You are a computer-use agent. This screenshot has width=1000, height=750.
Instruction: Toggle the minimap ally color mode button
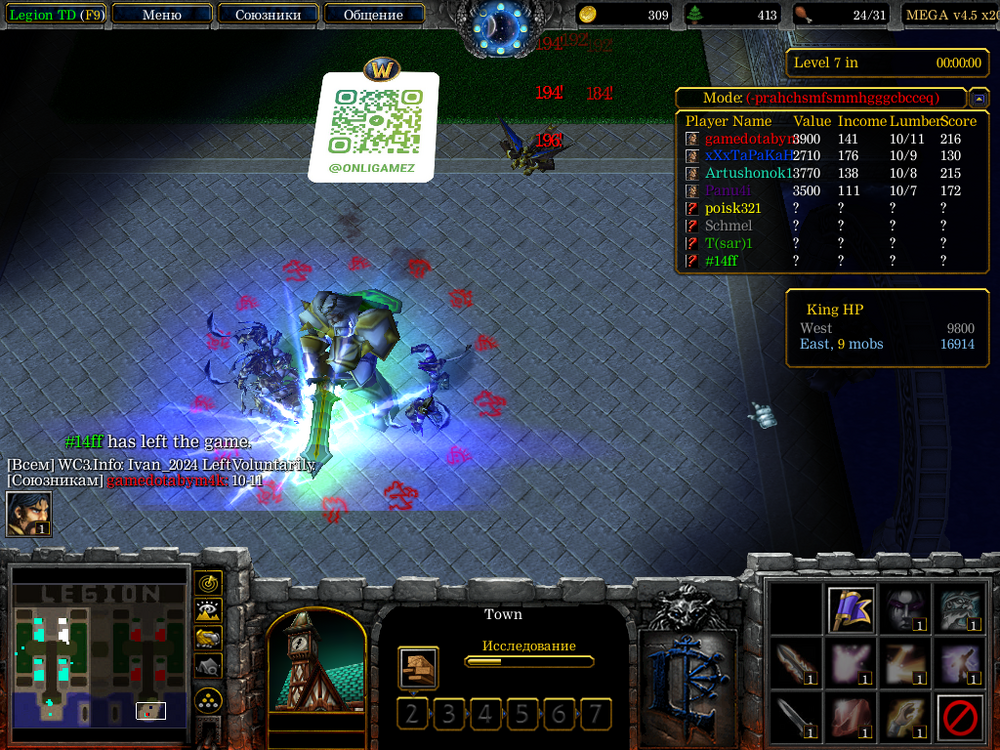(x=208, y=637)
